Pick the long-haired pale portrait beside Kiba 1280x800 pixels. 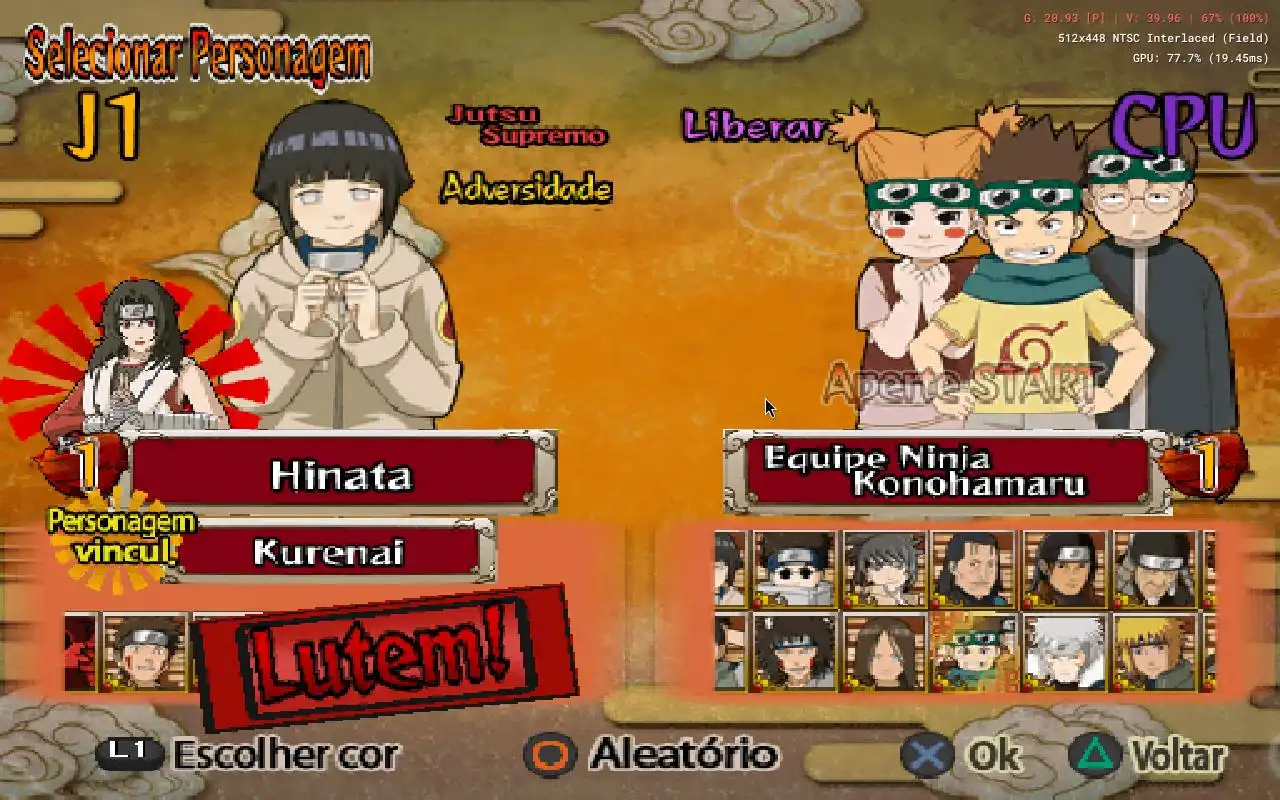point(884,651)
